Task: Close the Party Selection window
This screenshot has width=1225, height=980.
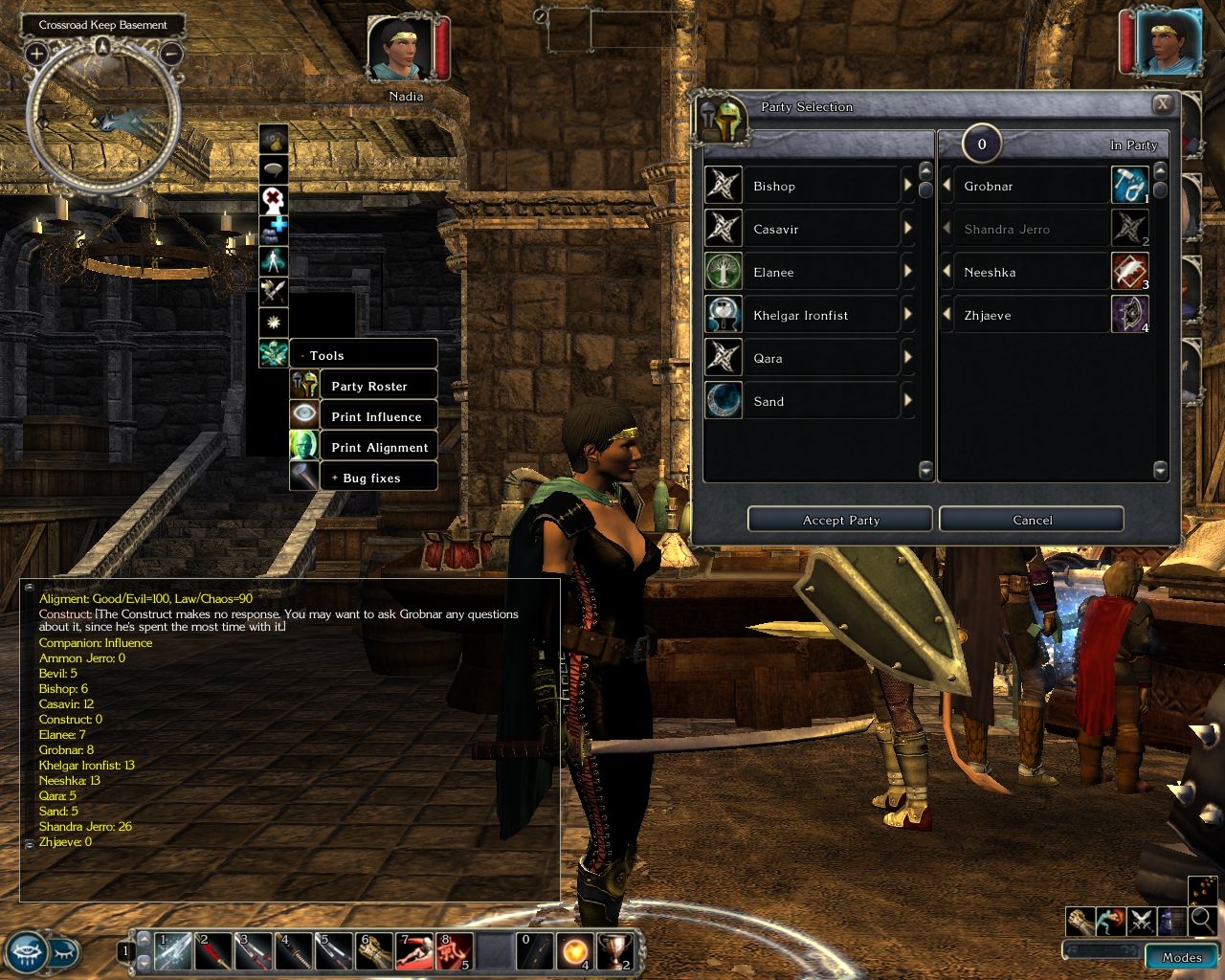Action: coord(1162,104)
